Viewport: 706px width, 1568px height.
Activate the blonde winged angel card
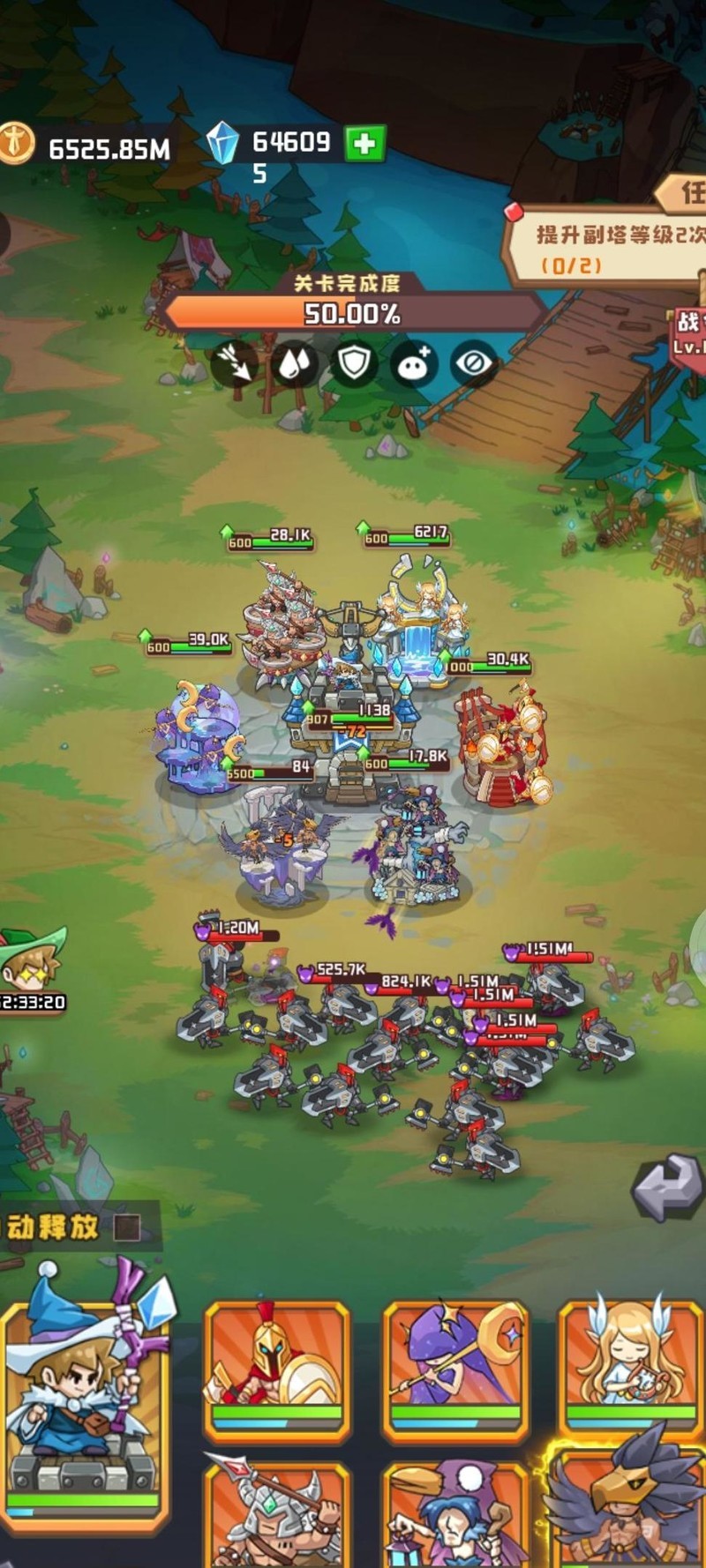coord(631,1369)
